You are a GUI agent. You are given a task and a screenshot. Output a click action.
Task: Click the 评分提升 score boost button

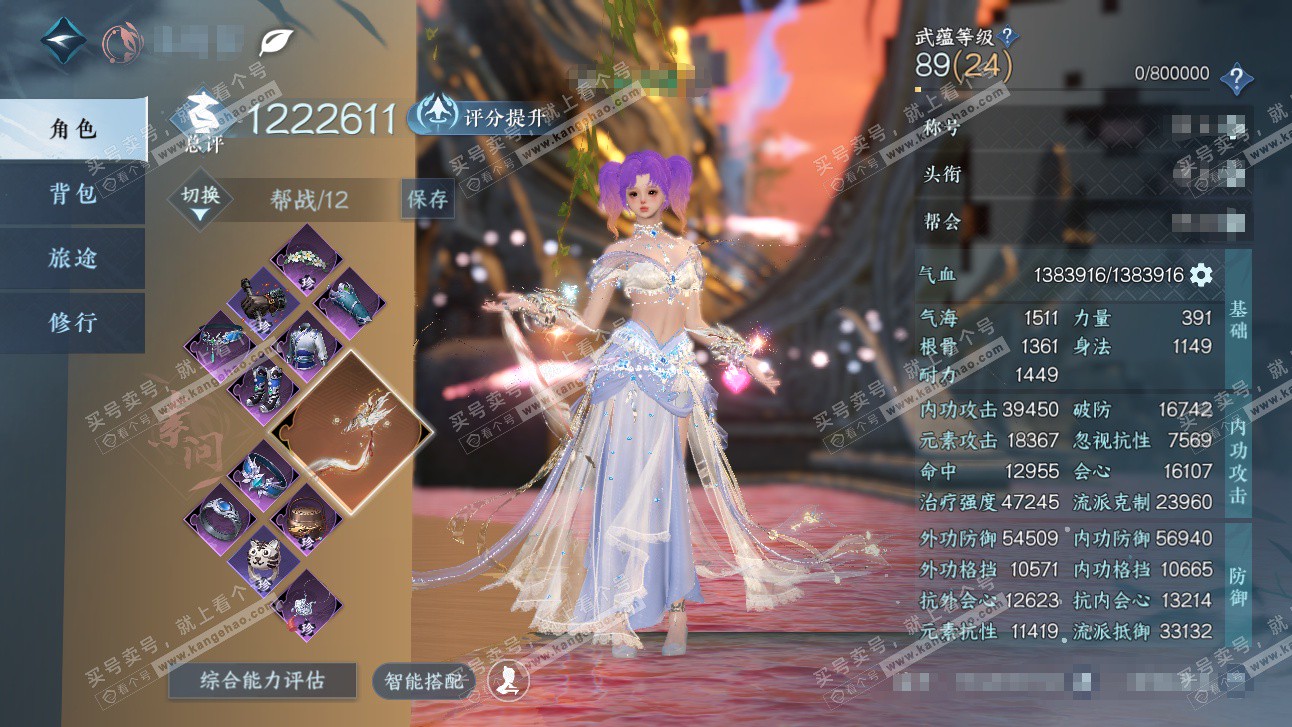coord(482,118)
